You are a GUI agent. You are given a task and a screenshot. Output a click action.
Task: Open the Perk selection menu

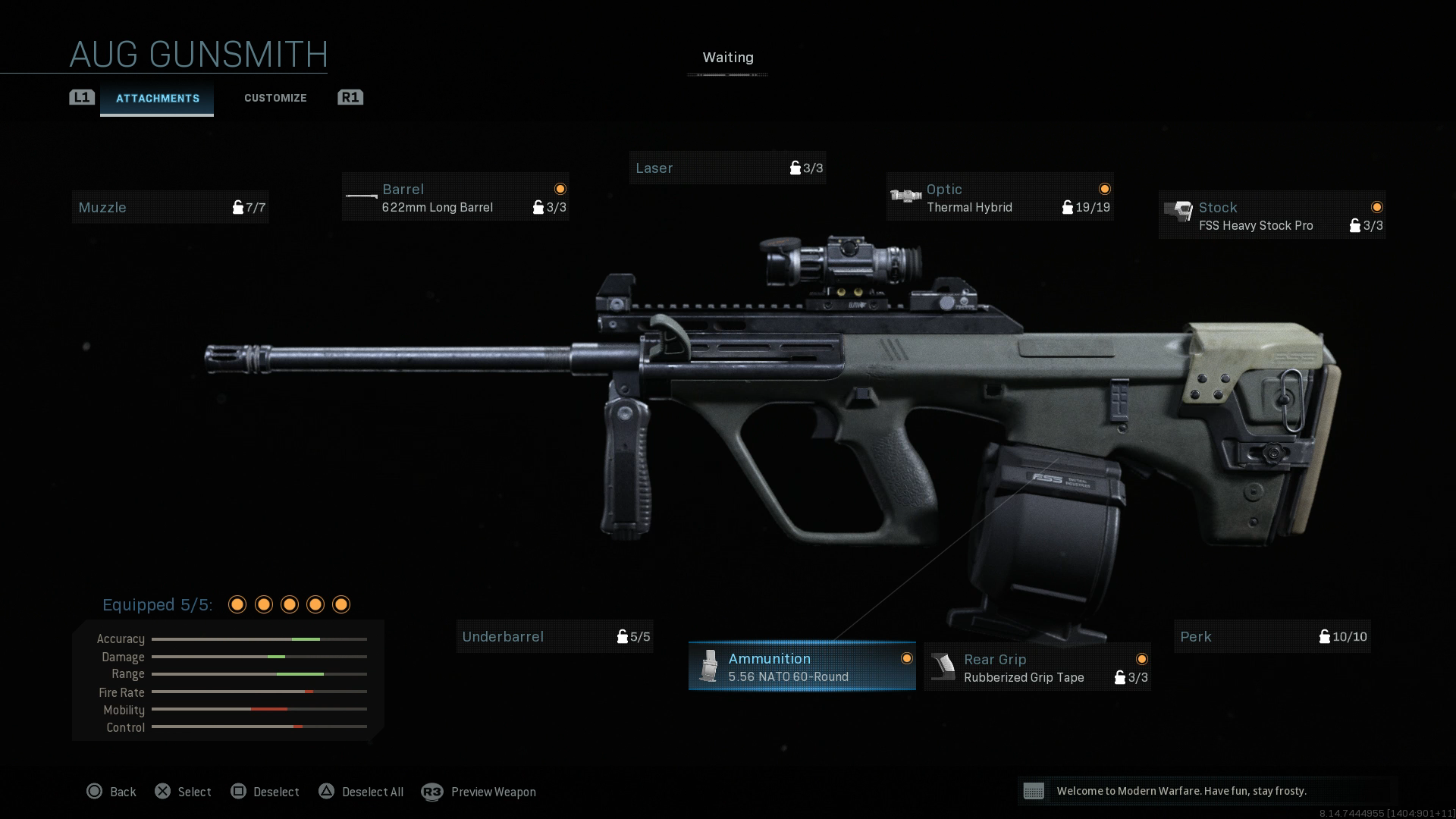(1272, 636)
